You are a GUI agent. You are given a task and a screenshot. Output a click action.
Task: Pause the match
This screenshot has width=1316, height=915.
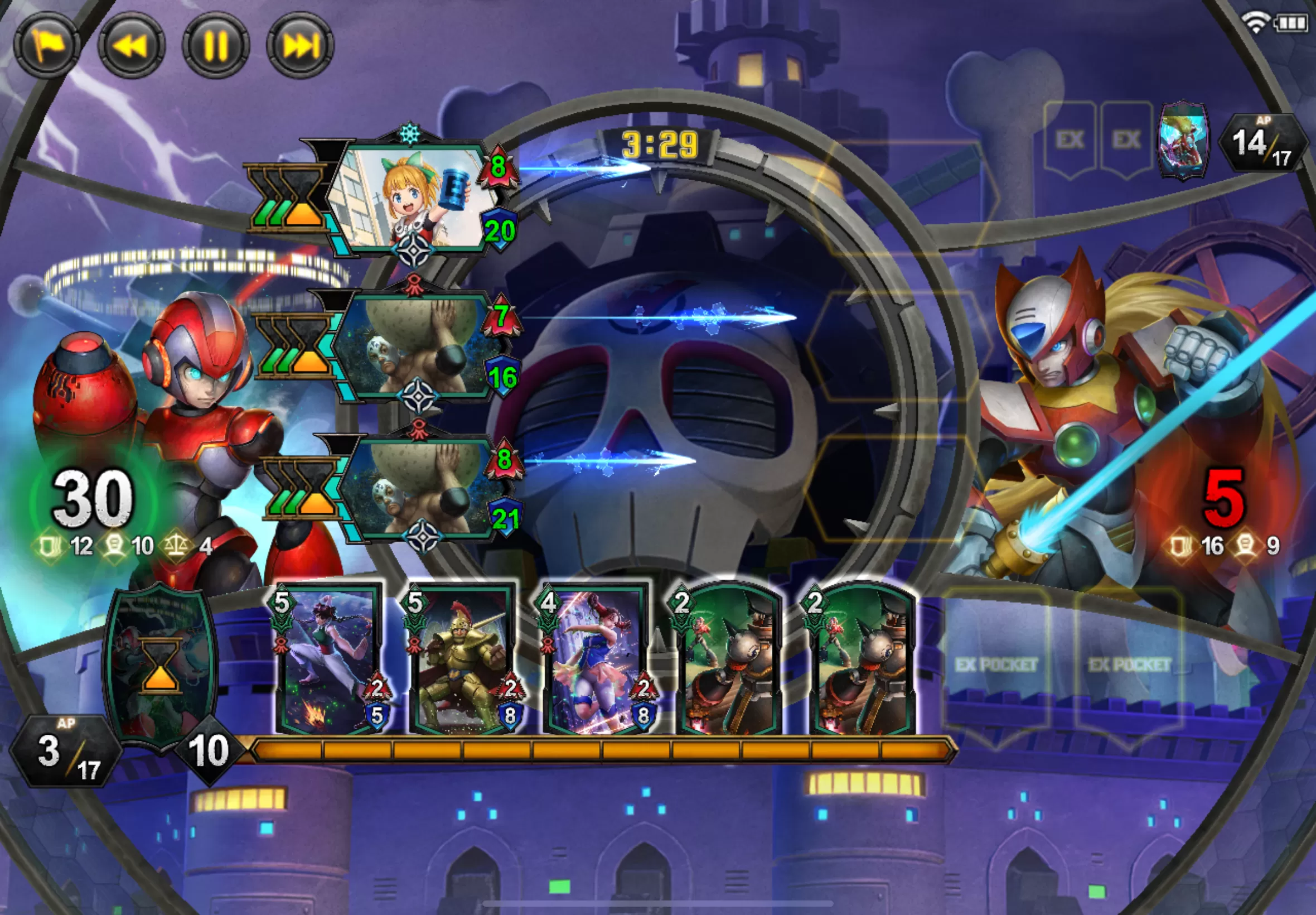pos(216,46)
